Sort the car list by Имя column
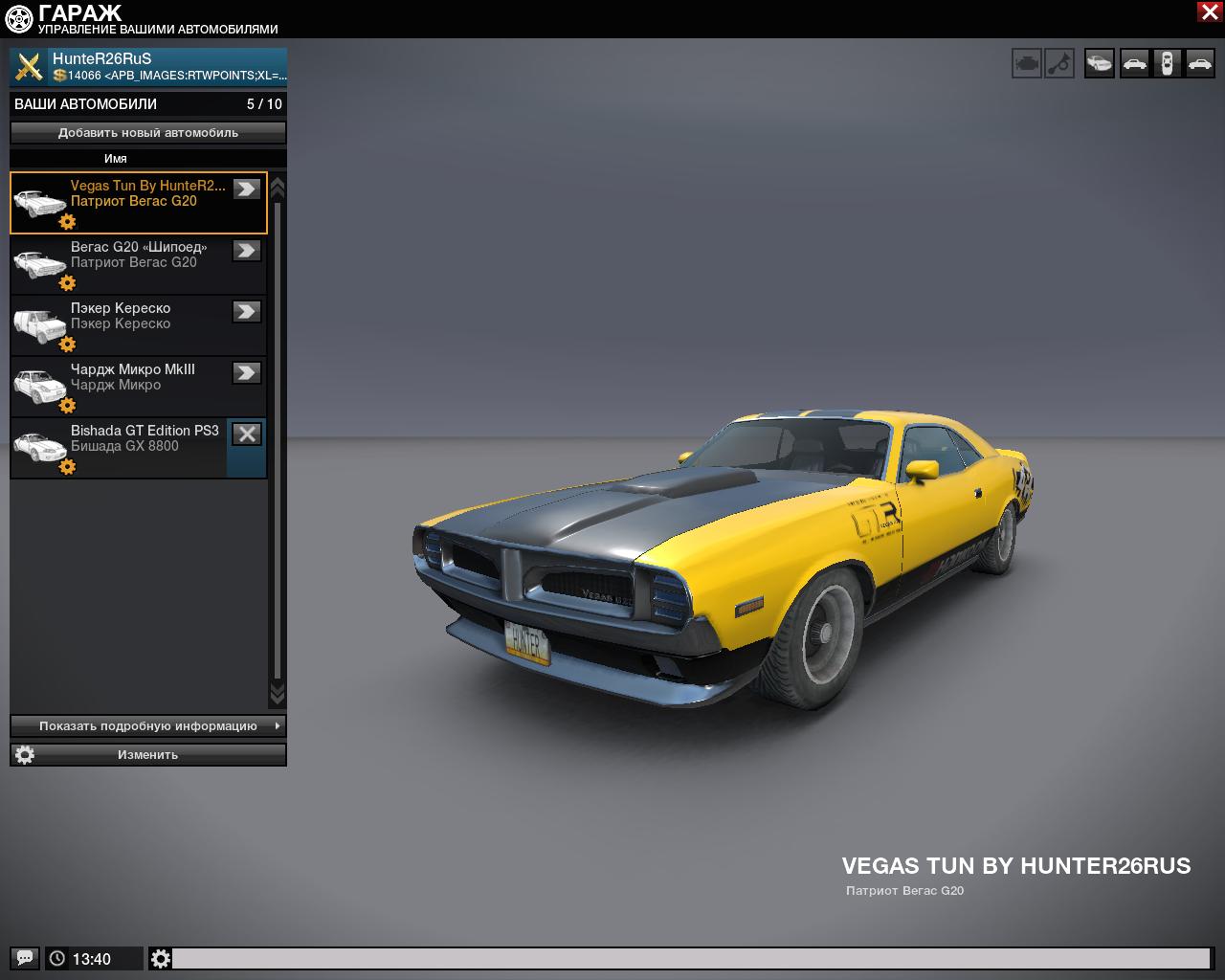Screen dimensions: 1225x980 (116, 159)
